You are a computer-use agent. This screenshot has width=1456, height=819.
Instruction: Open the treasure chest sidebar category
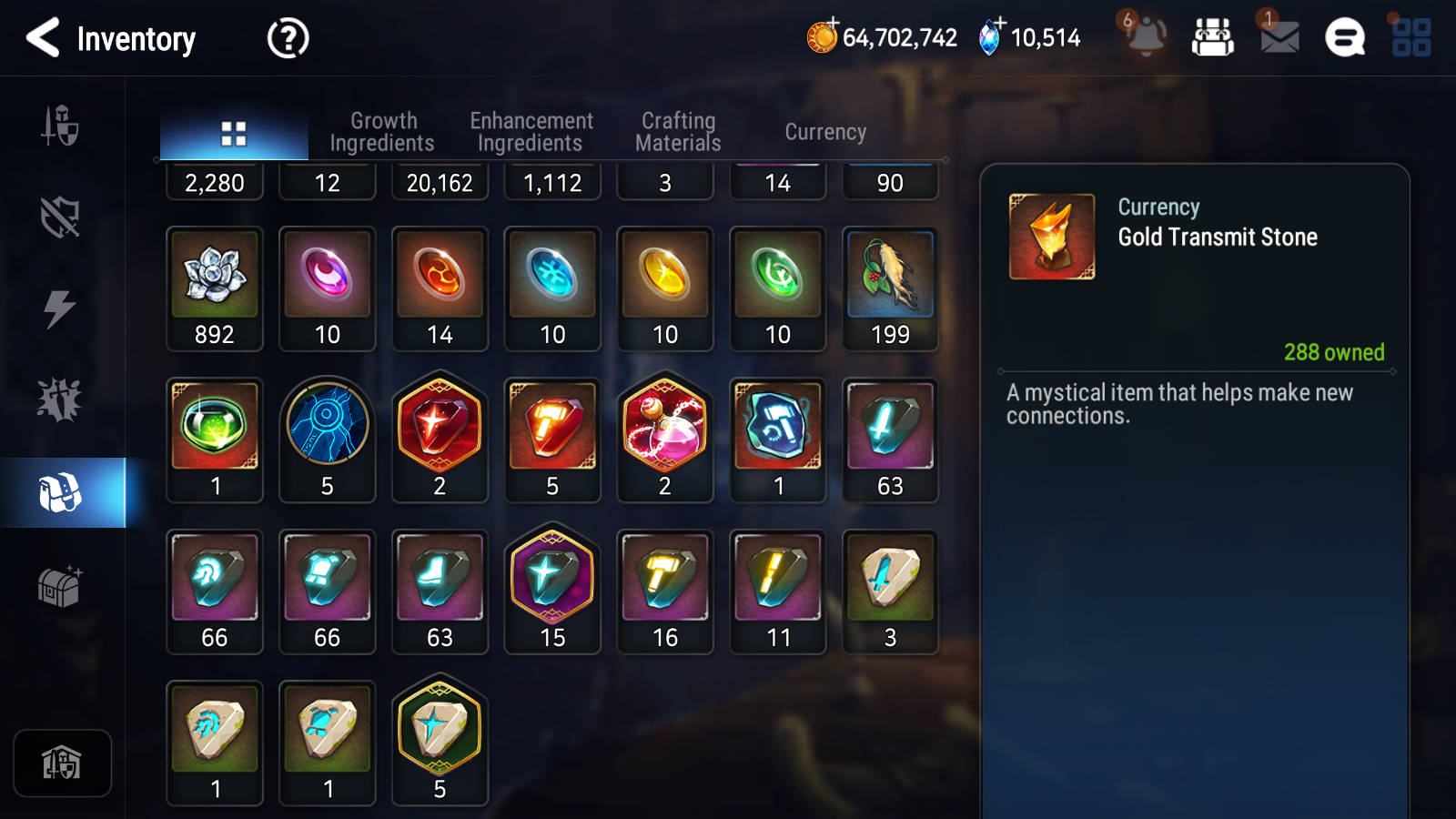tap(61, 587)
